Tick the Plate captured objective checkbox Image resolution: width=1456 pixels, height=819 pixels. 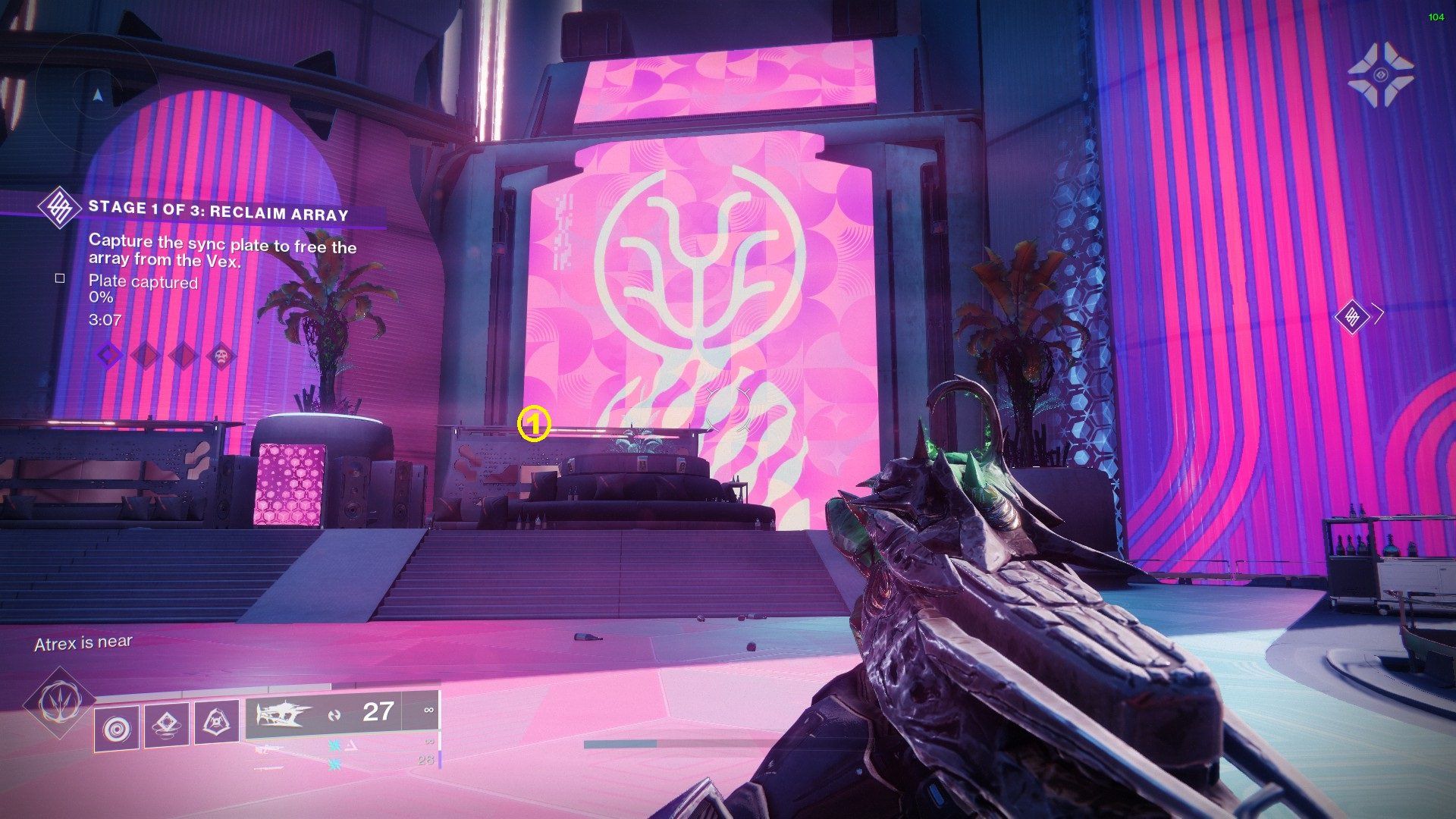(x=60, y=278)
